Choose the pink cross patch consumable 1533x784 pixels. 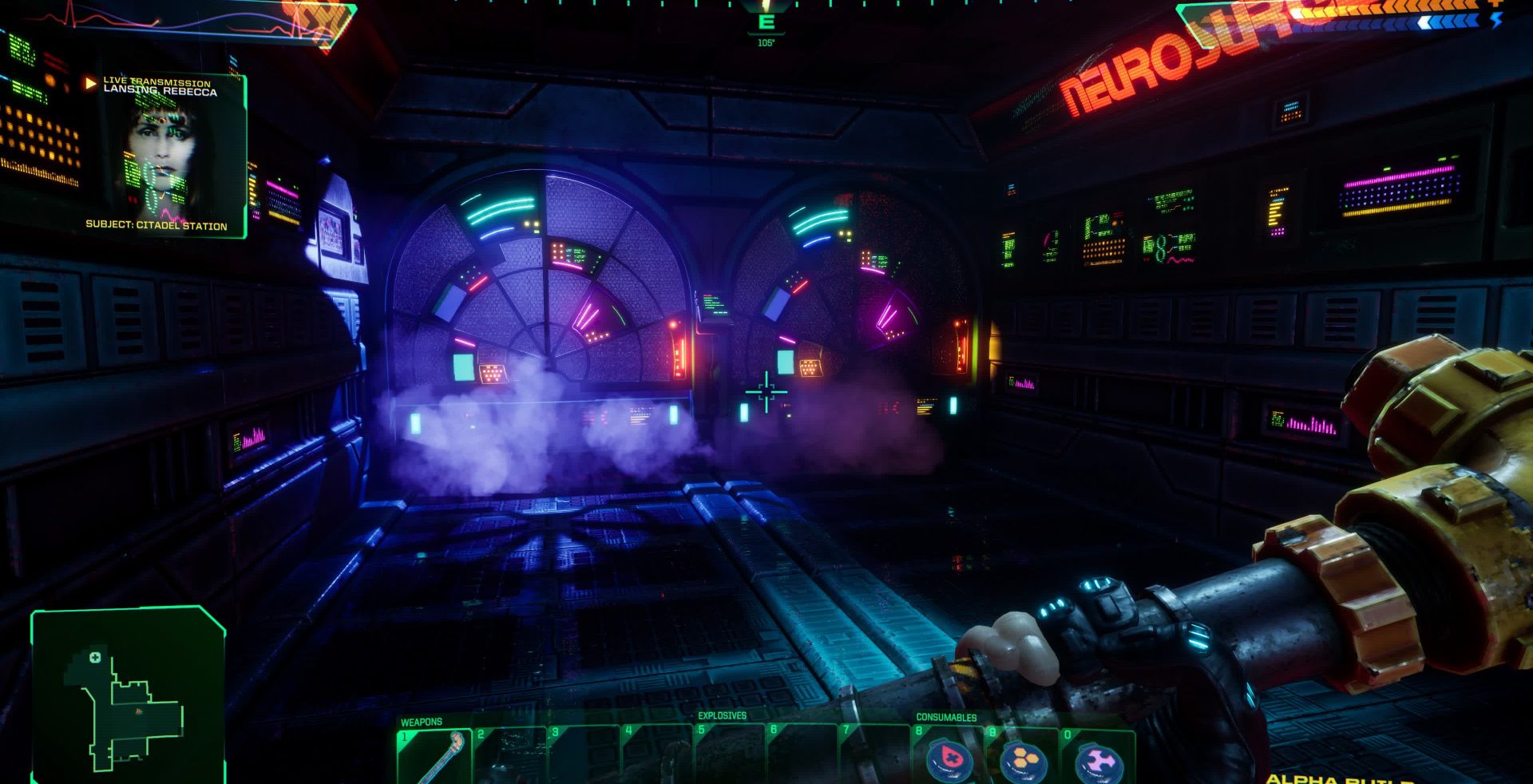click(1097, 761)
